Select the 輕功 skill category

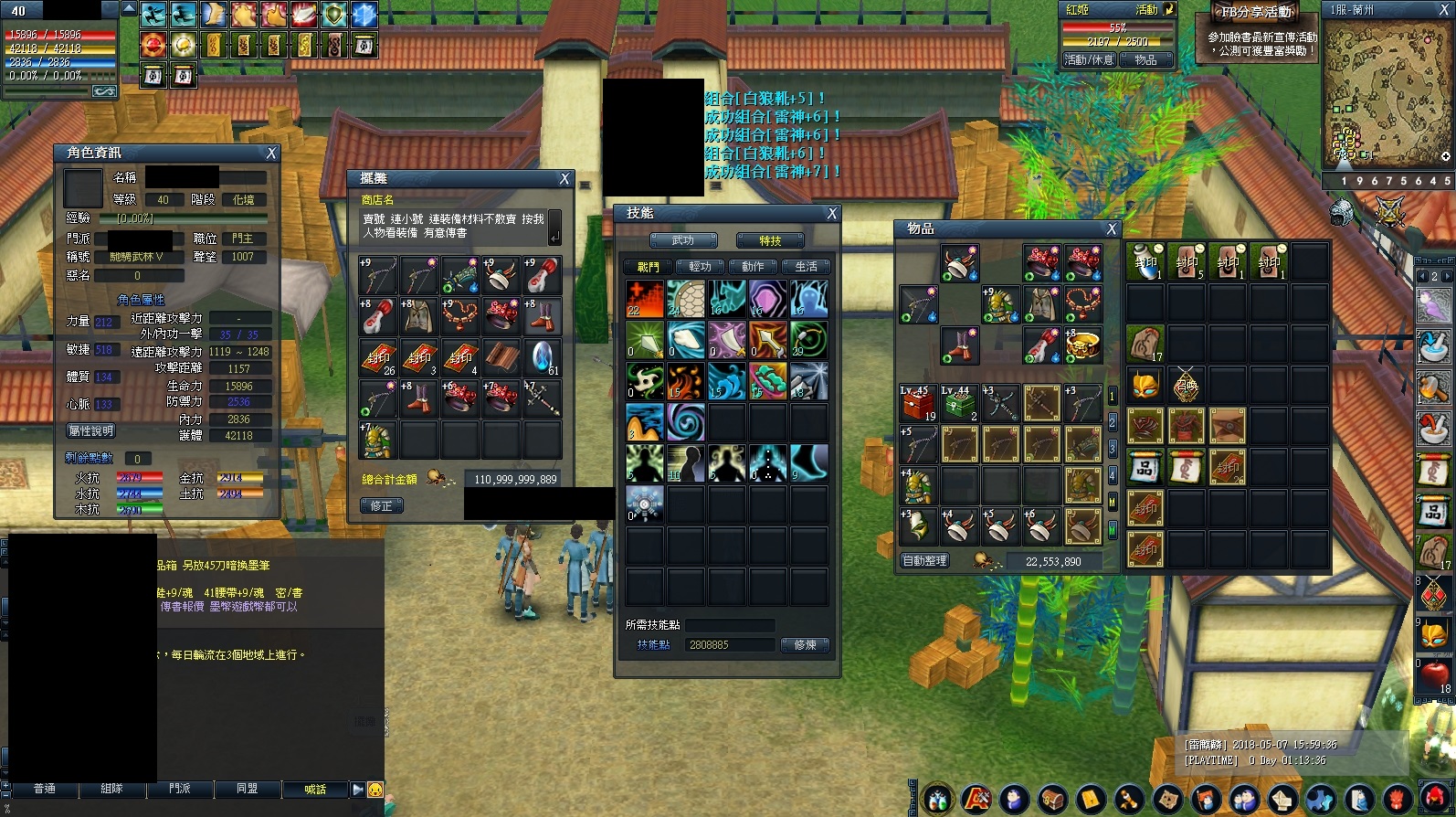701,267
